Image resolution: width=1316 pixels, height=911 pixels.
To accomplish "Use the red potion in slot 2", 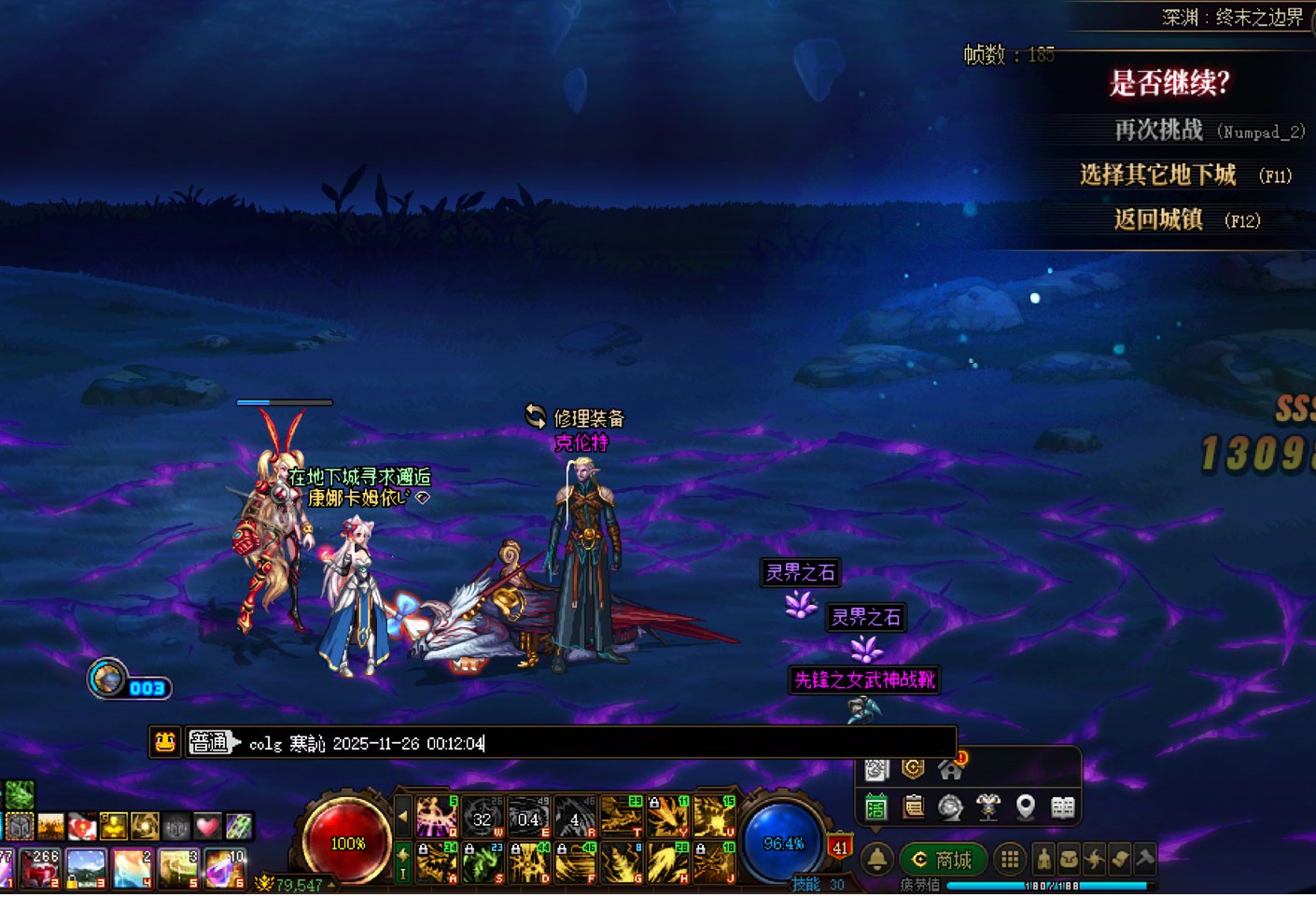I will [40, 868].
